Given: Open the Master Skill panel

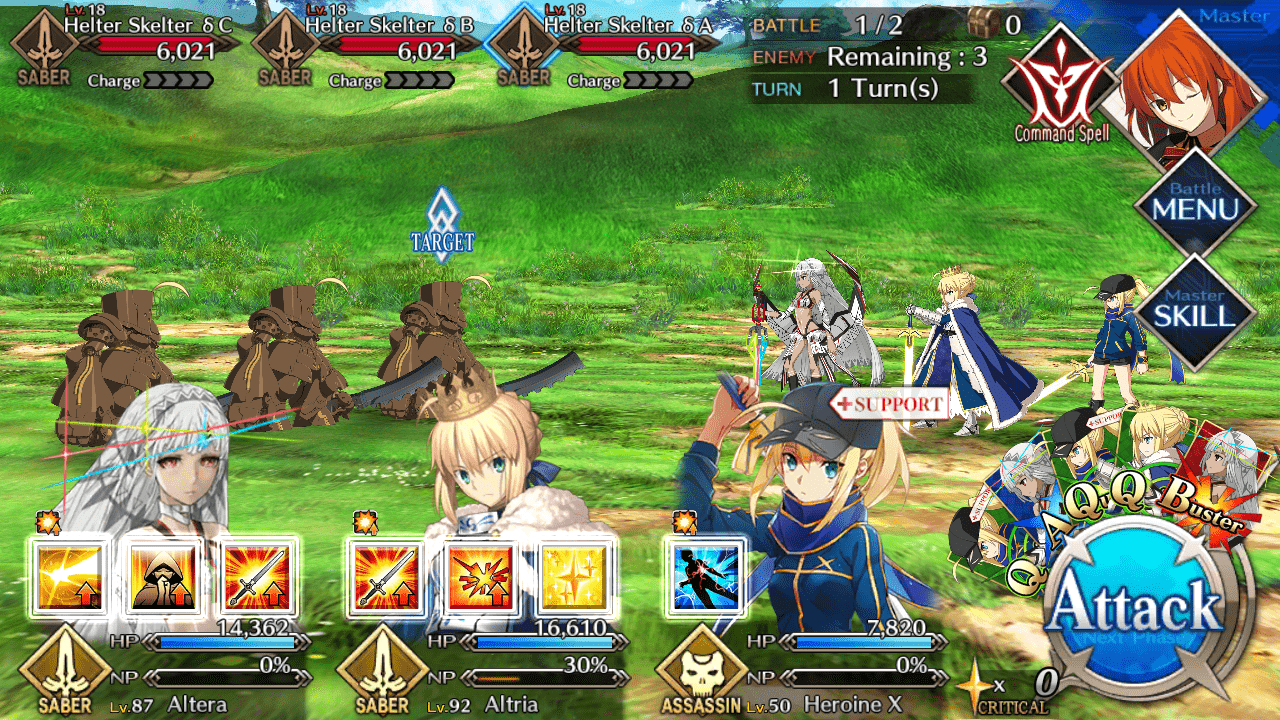Looking at the screenshot, I should [1194, 311].
